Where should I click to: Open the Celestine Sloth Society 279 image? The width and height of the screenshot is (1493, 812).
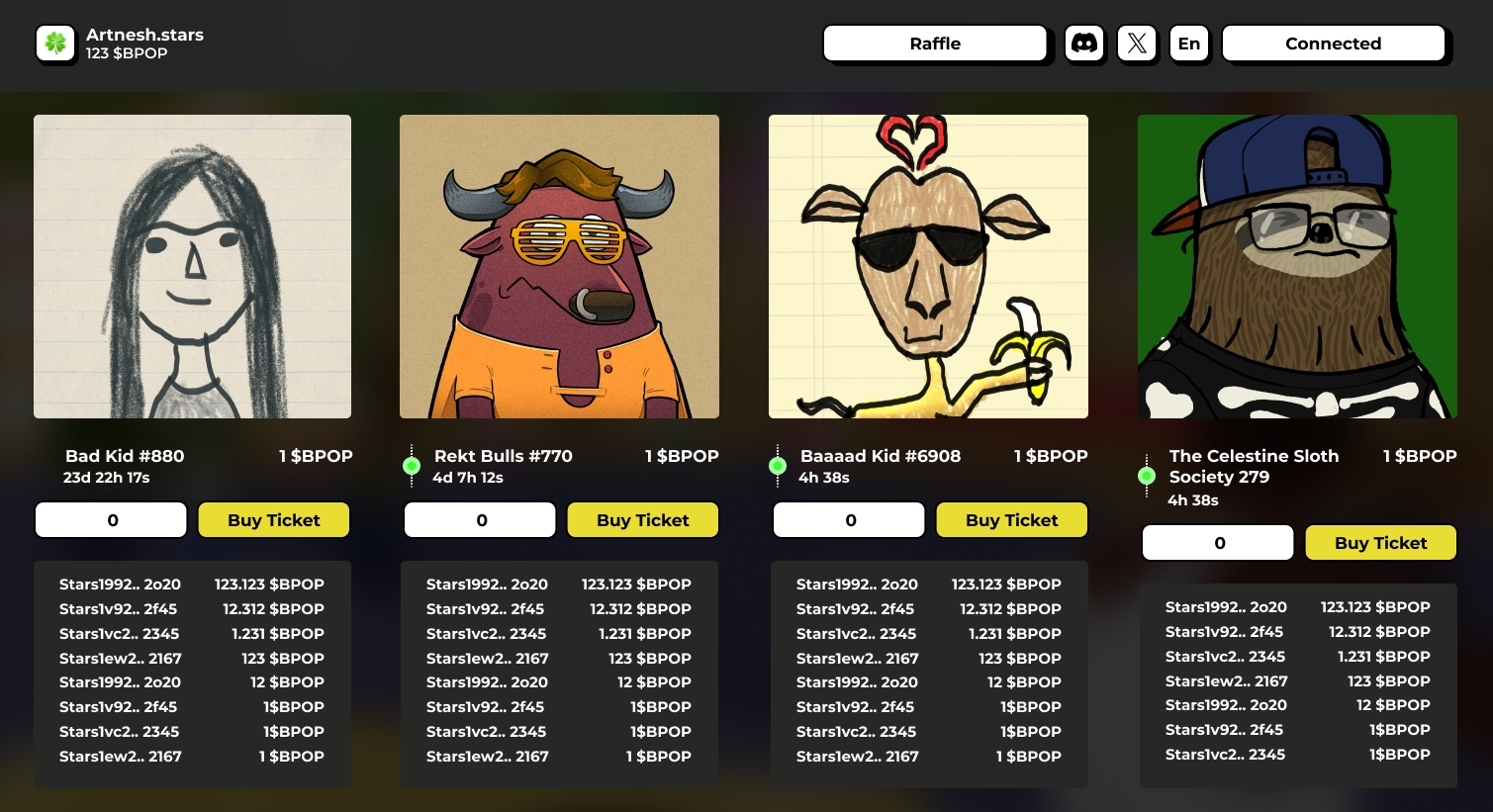pyautogui.click(x=1297, y=266)
